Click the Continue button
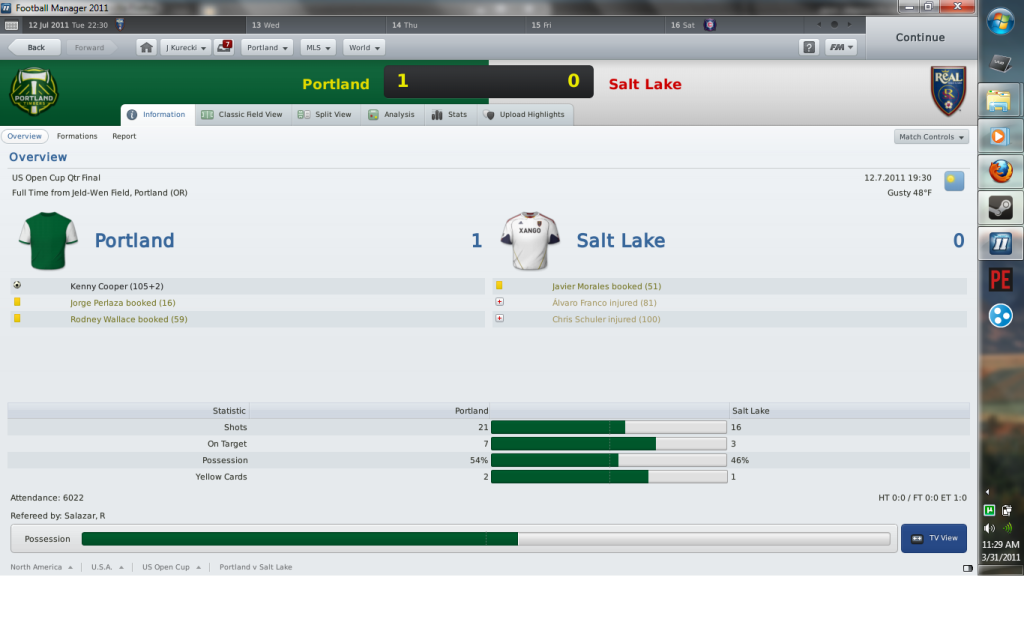The height and width of the screenshot is (625, 1024). click(919, 38)
